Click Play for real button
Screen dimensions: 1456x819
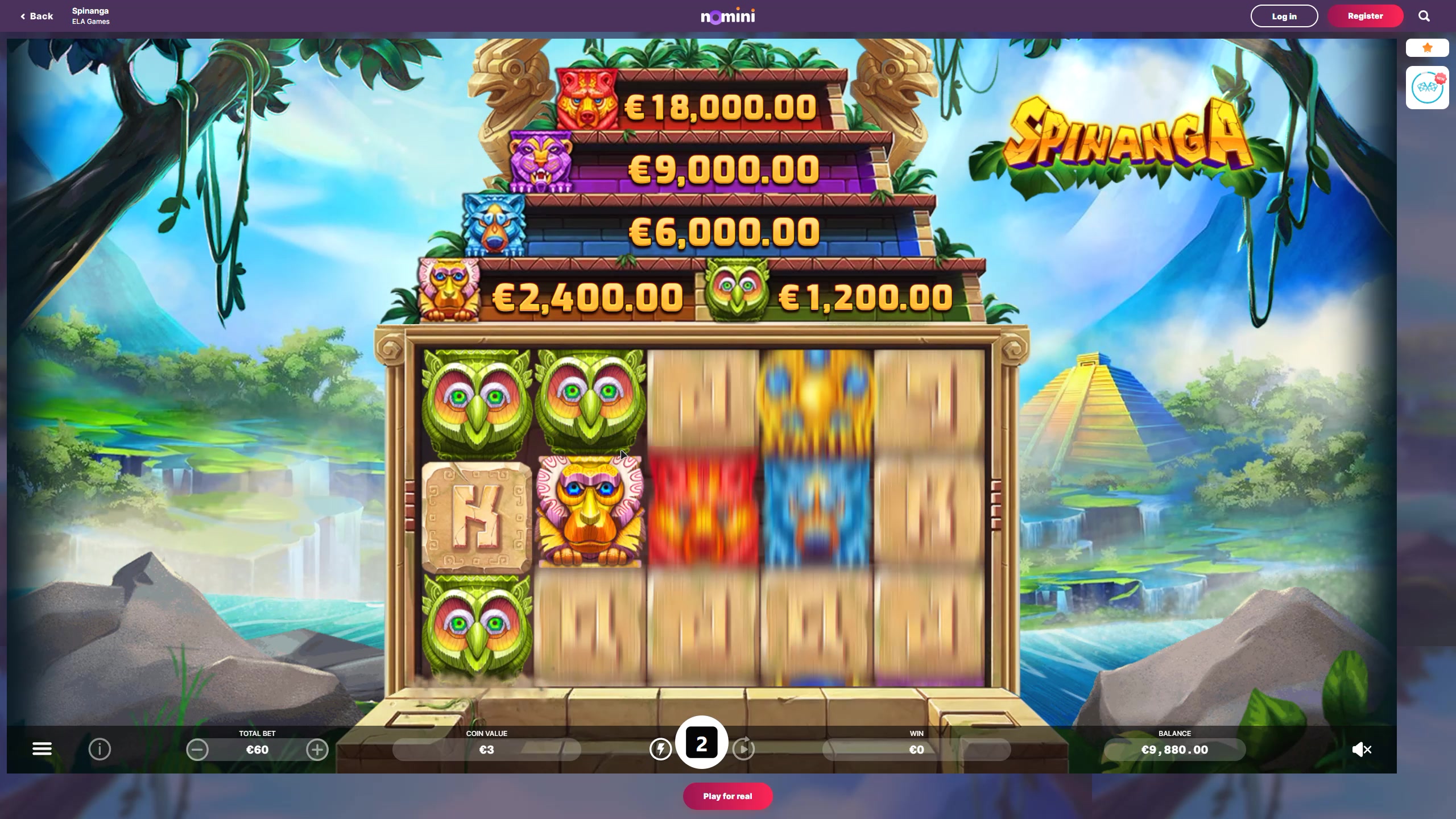727,796
